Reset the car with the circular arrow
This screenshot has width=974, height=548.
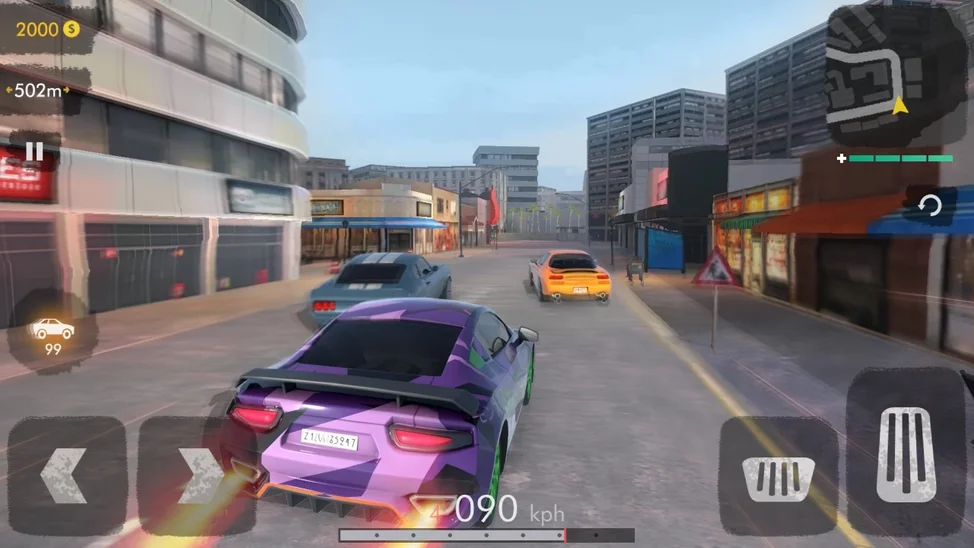930,207
